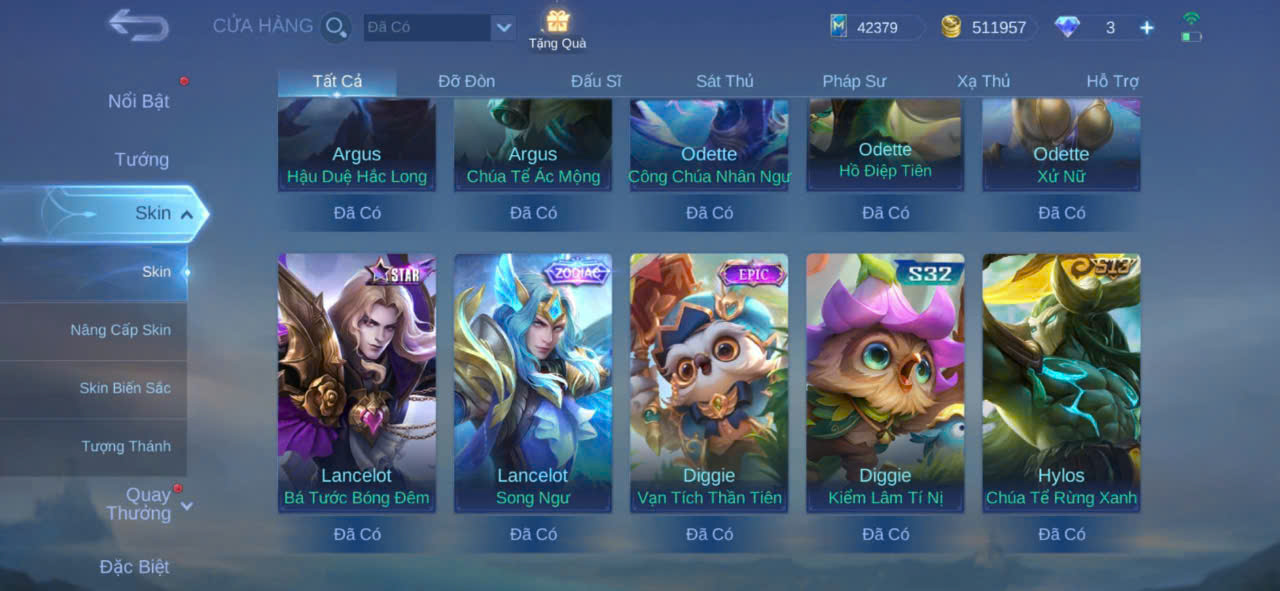This screenshot has height=591, width=1280.
Task: Select the Sát Thủ category tab
Action: click(725, 81)
